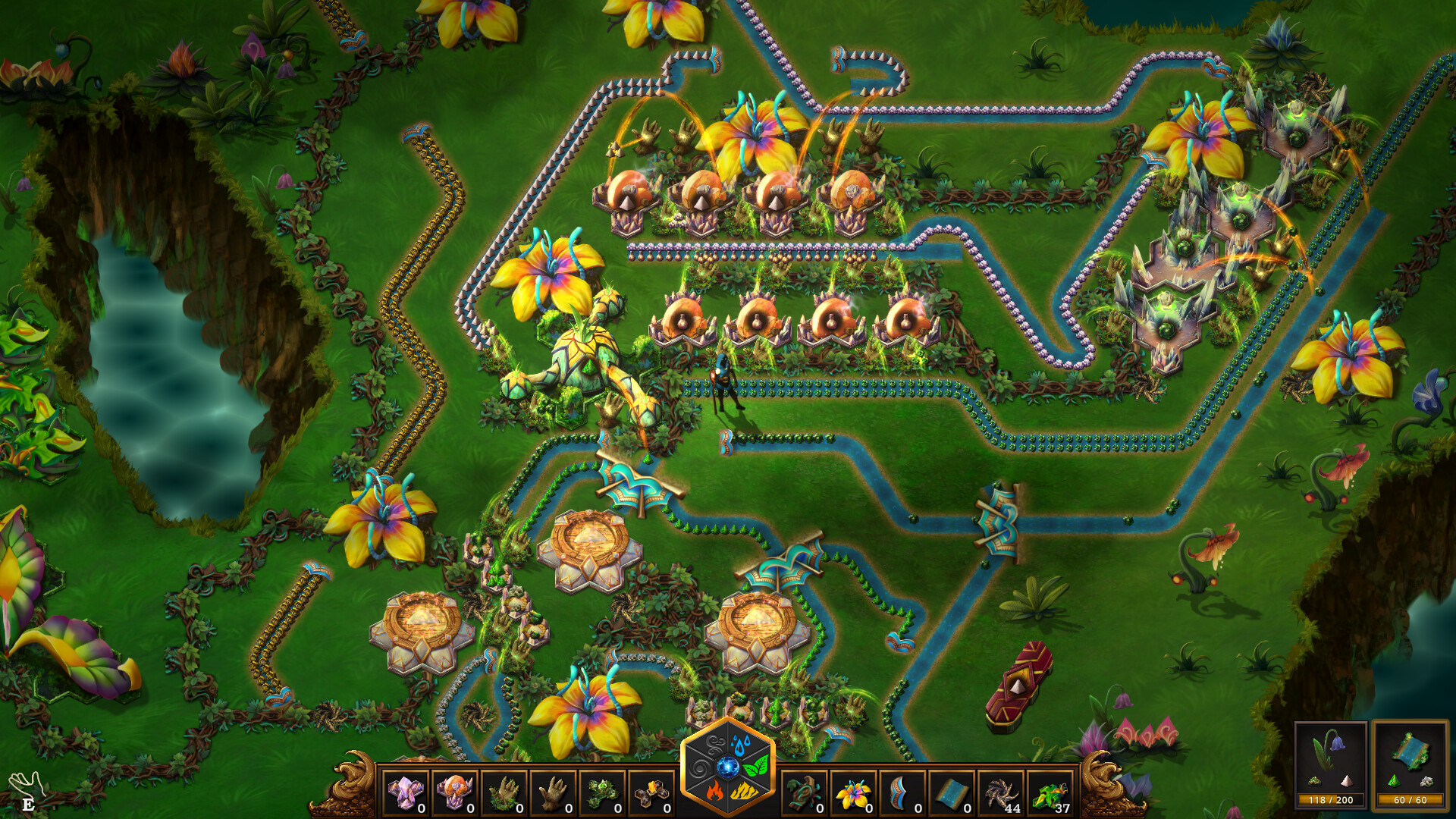
Task: Click the 118/200 progress bar
Action: pos(1332,799)
